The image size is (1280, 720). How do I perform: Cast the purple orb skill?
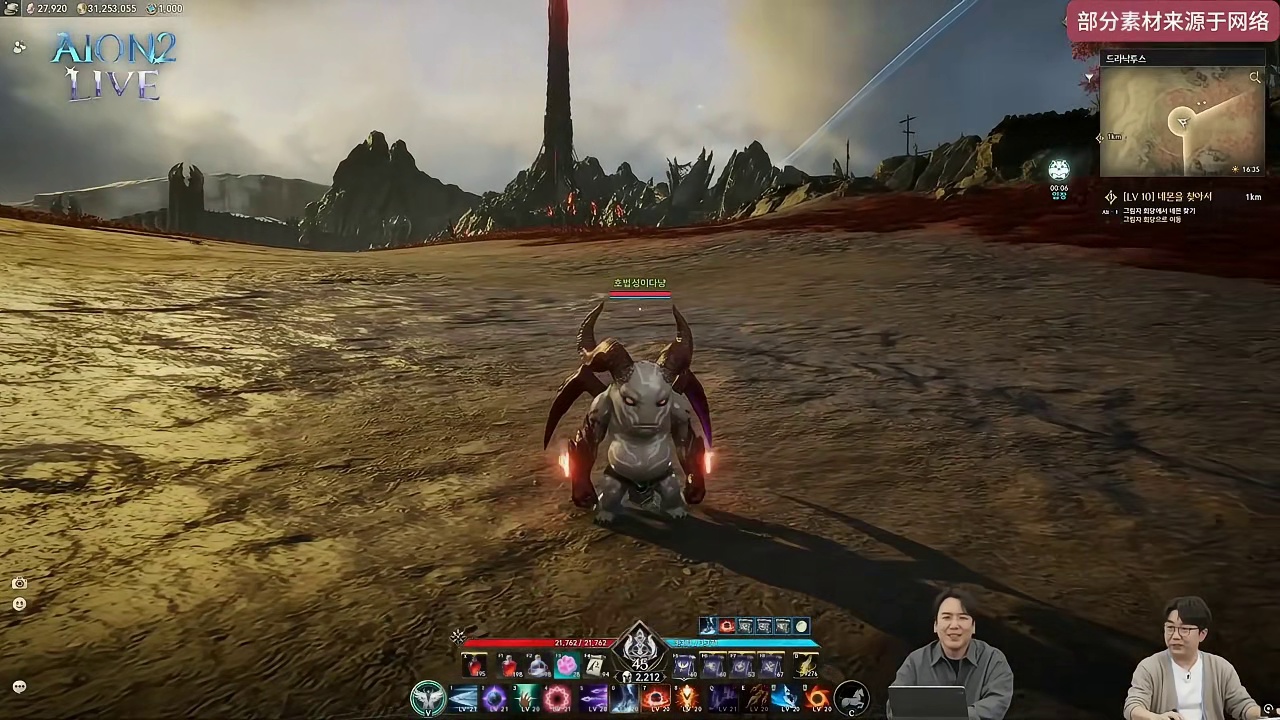point(495,698)
